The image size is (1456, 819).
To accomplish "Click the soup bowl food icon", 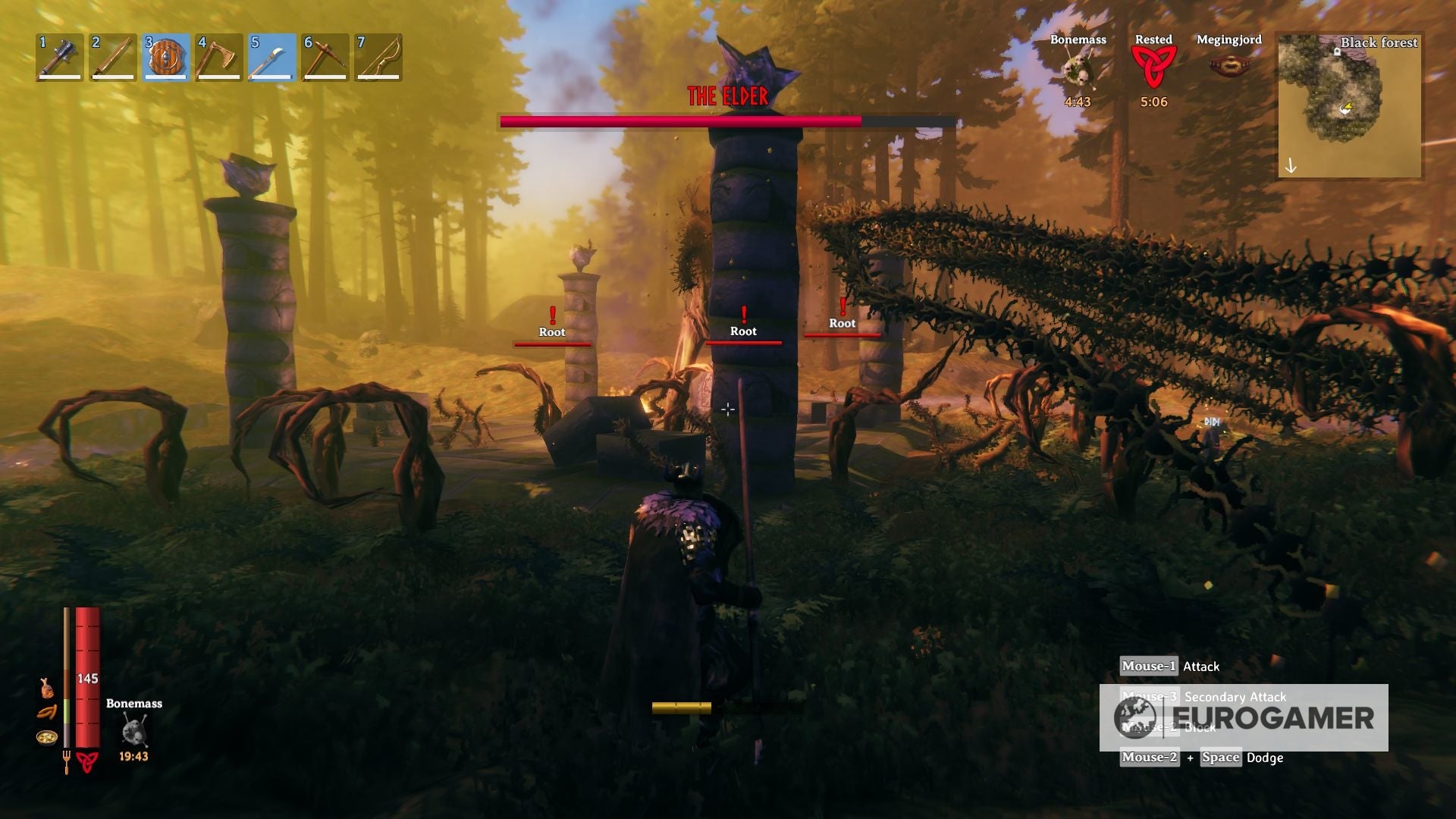I will (47, 736).
